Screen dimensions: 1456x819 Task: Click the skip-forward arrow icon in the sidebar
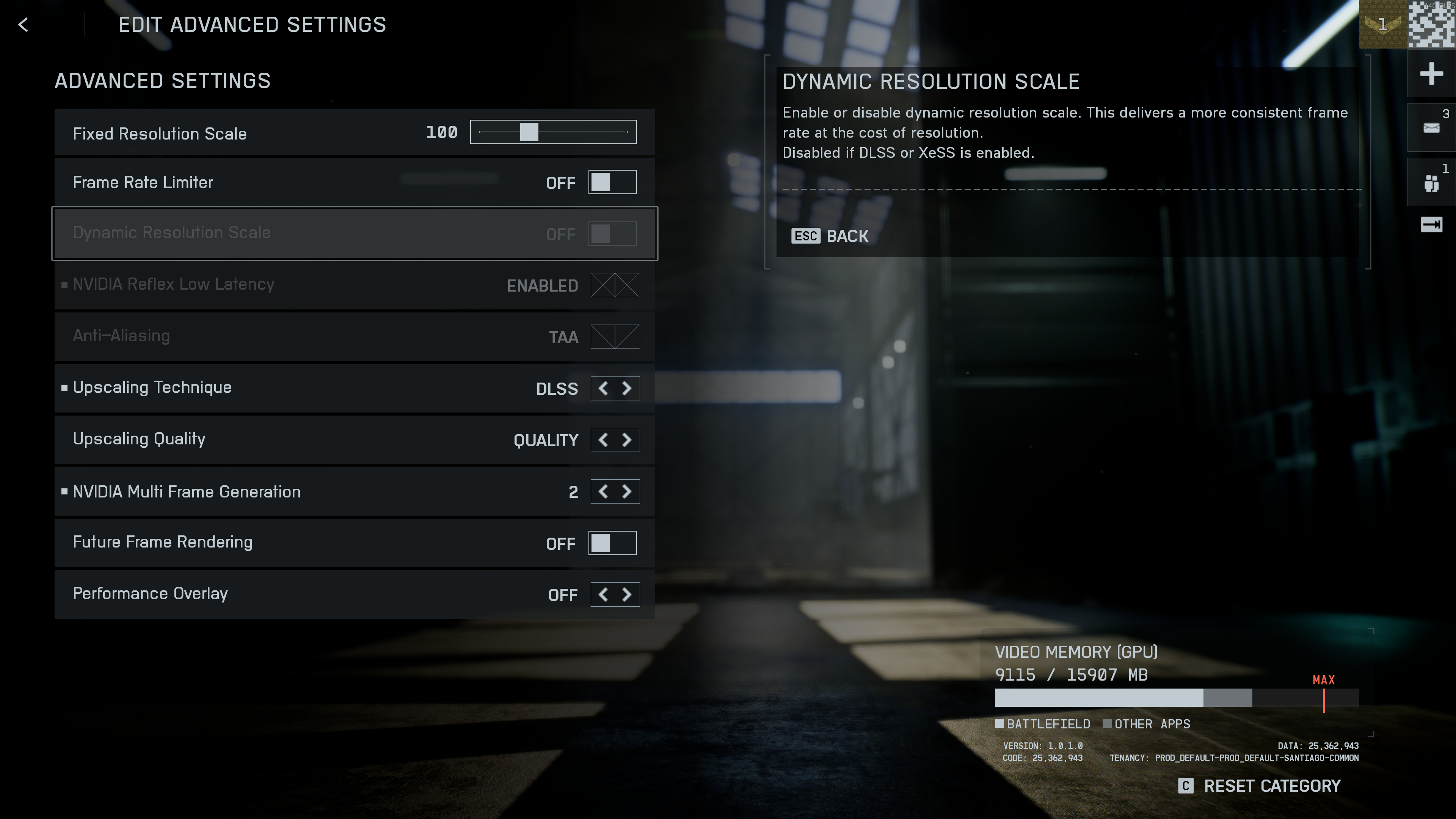click(1431, 224)
